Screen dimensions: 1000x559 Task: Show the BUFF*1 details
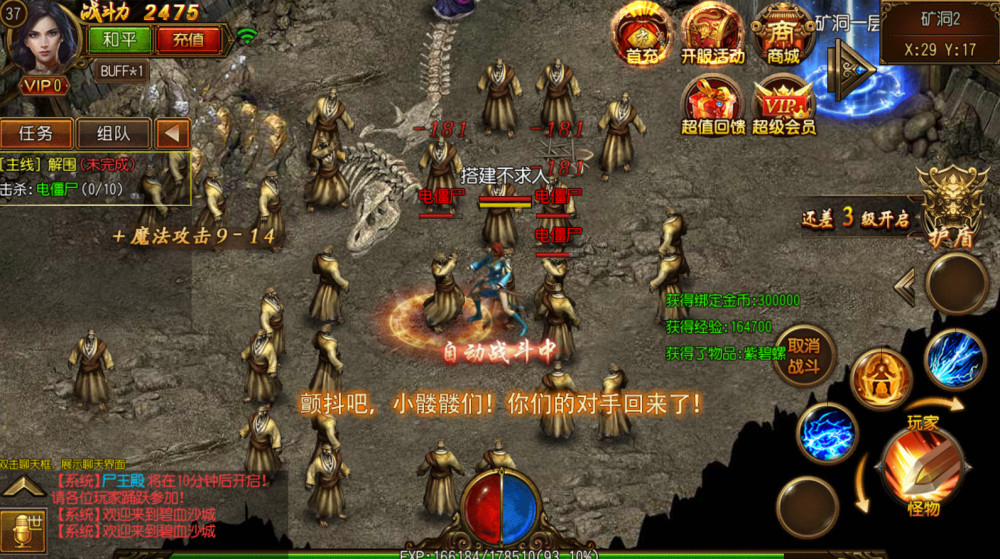click(124, 71)
